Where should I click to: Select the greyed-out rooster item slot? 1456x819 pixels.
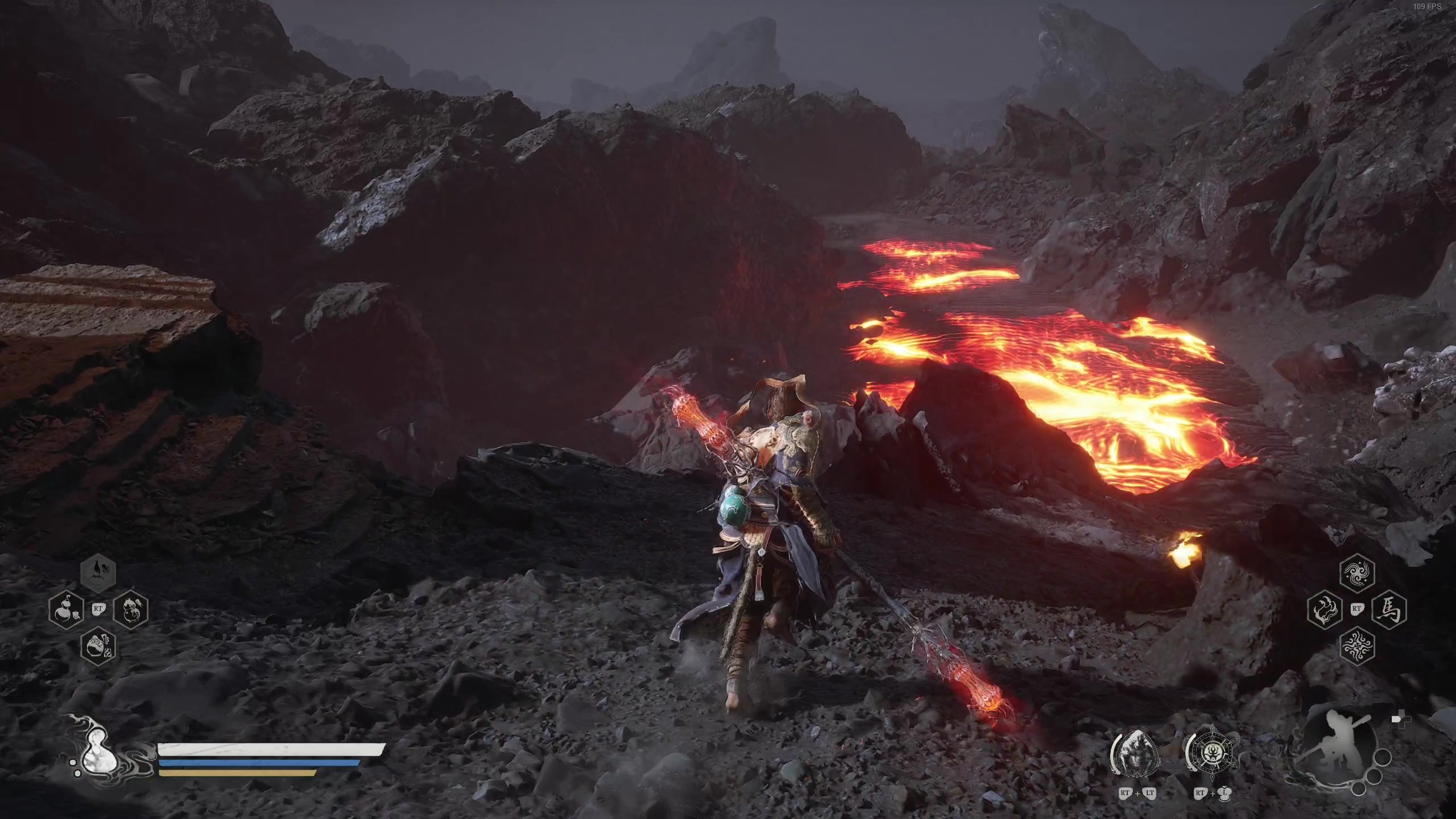98,572
